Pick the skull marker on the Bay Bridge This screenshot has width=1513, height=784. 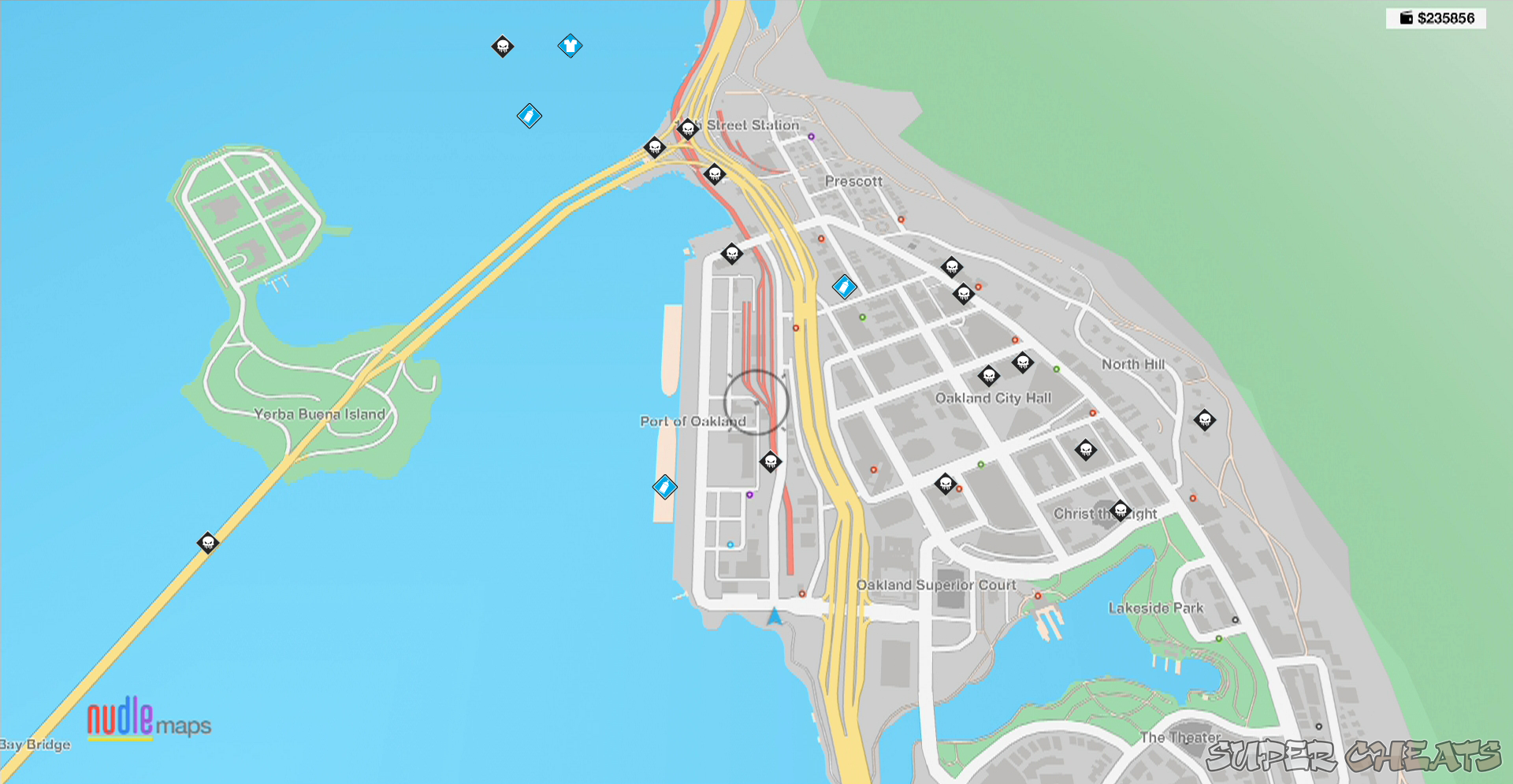pyautogui.click(x=208, y=543)
